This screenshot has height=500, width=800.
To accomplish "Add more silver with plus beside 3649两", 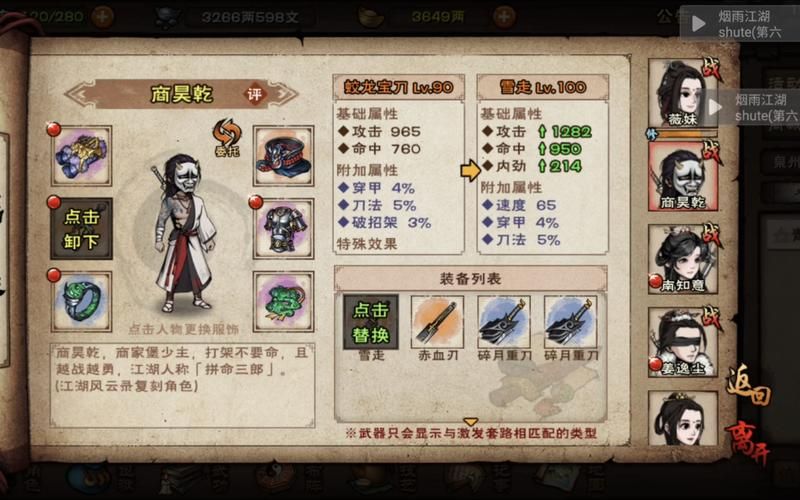I will [503, 16].
